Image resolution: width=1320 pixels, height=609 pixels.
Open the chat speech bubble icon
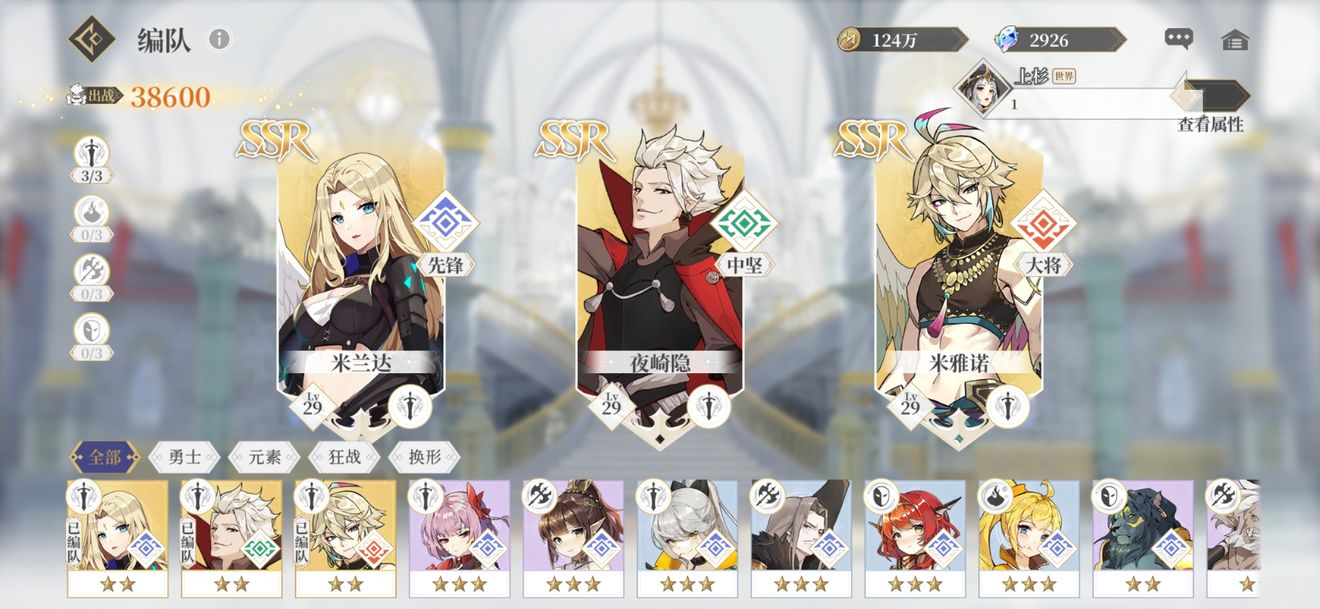tap(1179, 39)
